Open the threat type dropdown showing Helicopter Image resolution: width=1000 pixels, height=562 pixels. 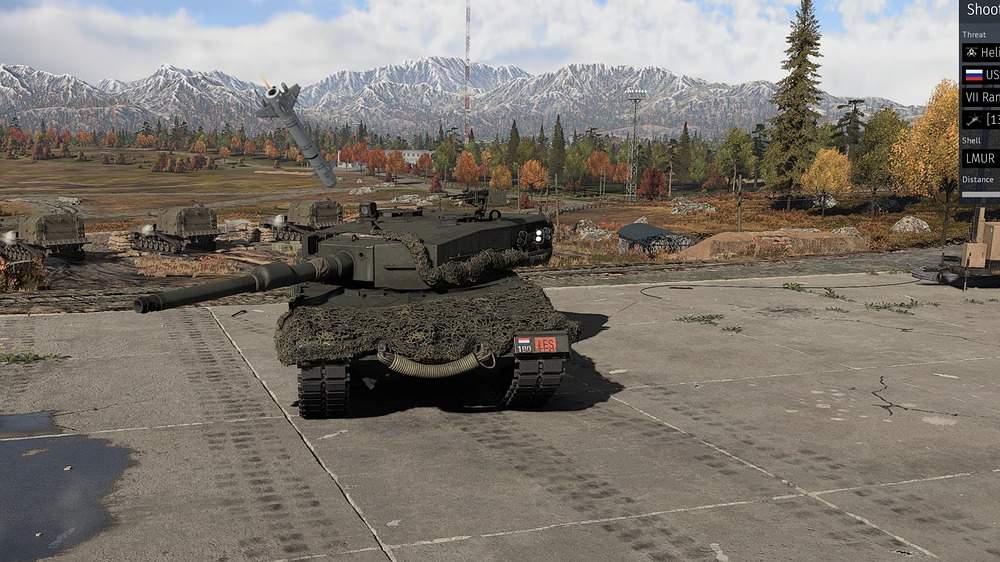click(981, 52)
